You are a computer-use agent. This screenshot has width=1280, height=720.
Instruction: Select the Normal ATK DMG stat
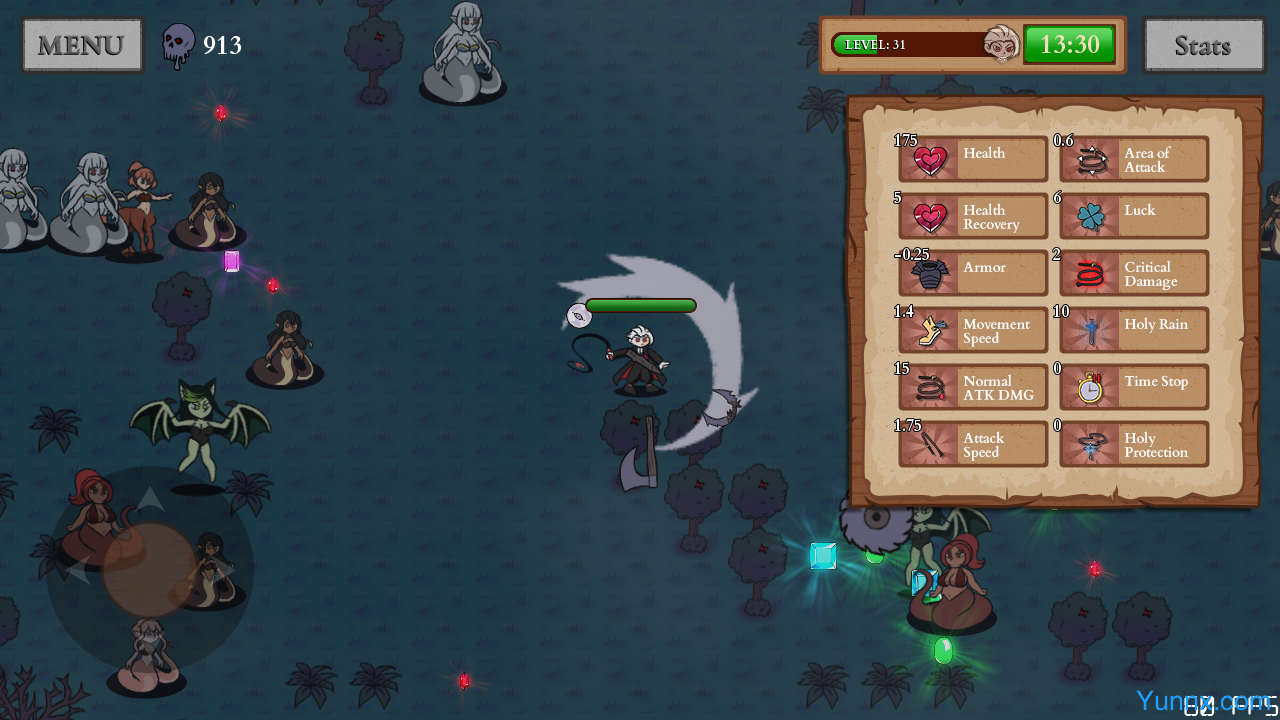coord(973,387)
